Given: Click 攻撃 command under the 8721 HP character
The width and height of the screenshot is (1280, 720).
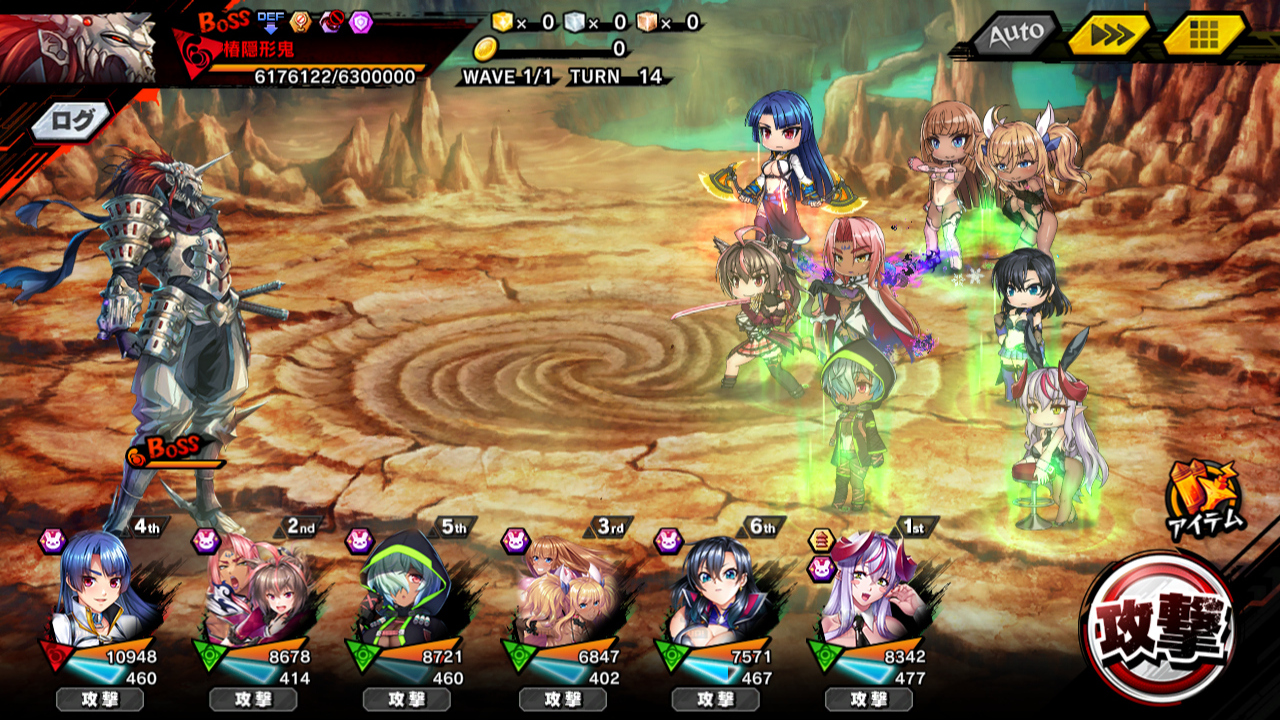Looking at the screenshot, I should pos(406,699).
